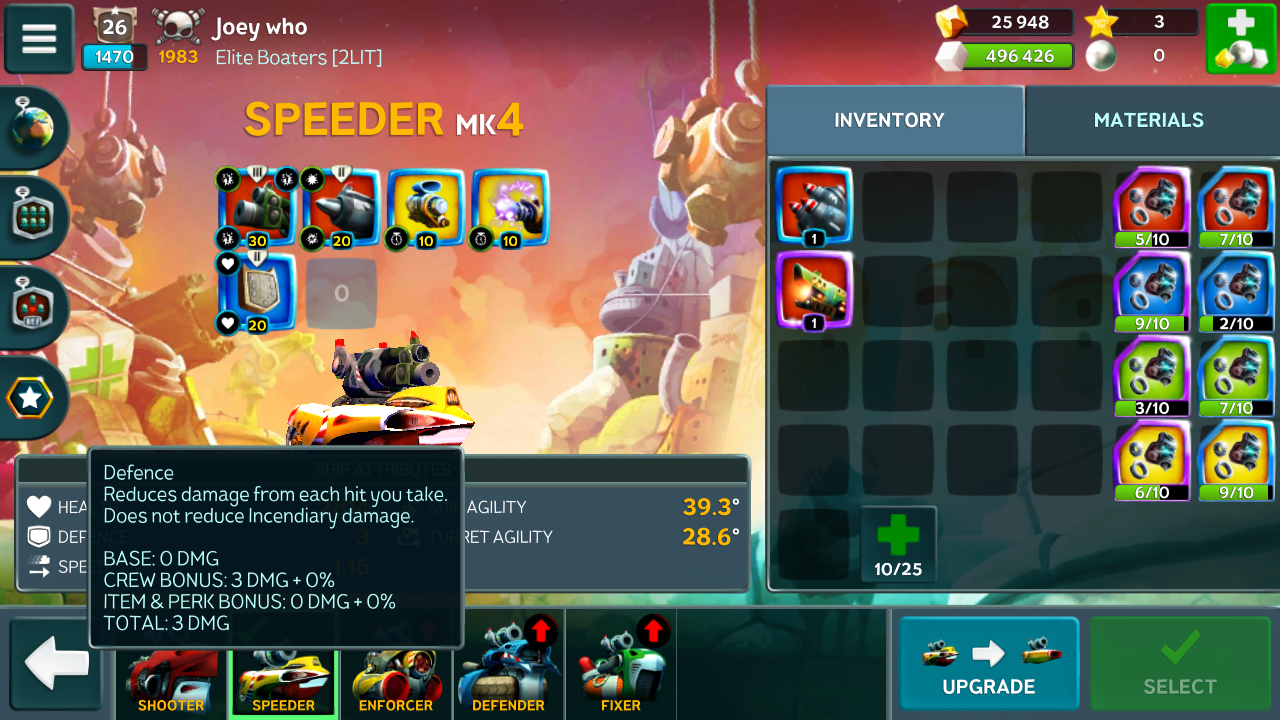Buy more currency with green plus button
The height and width of the screenshot is (720, 1280).
pos(1240,39)
